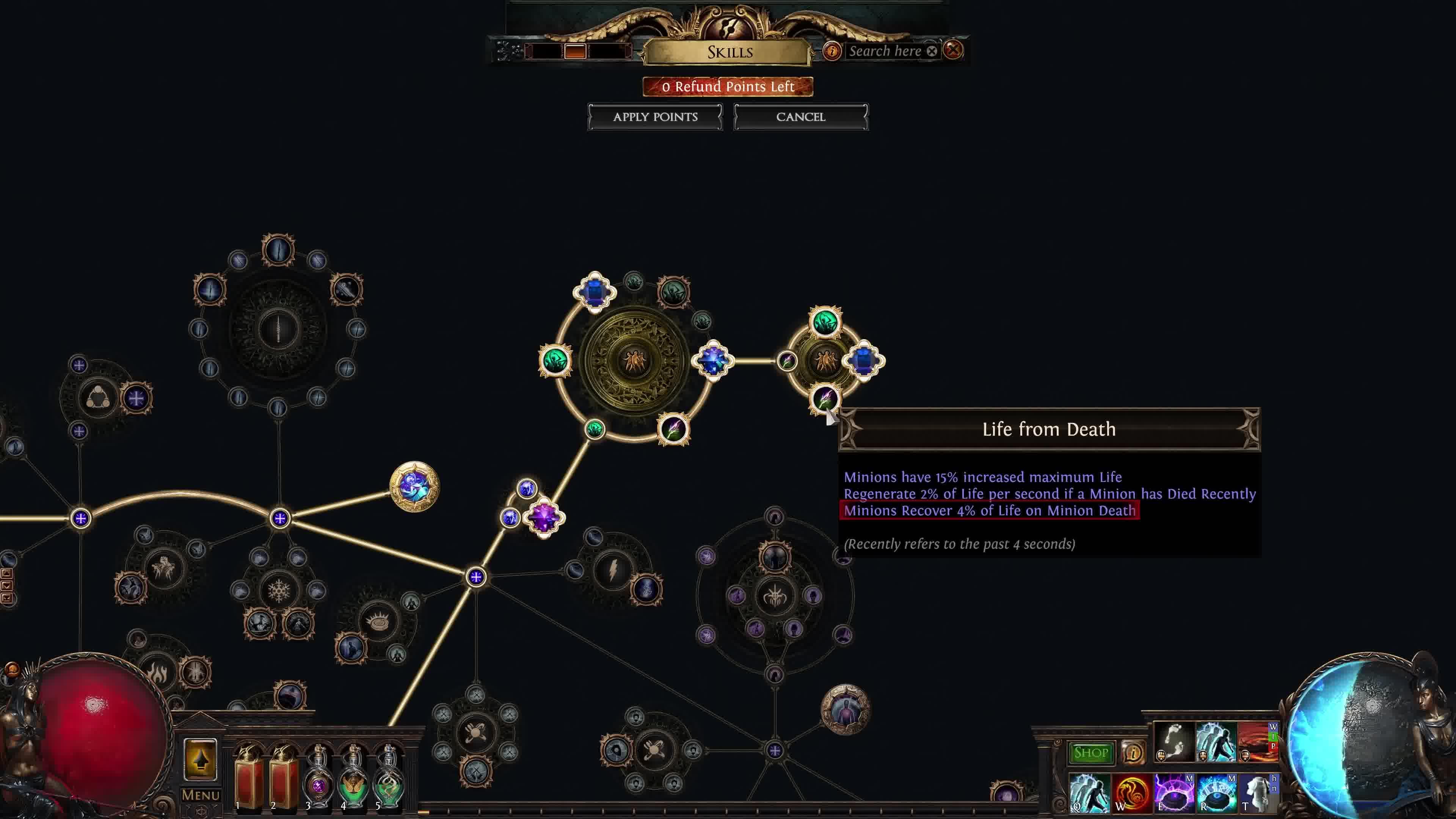1456x819 pixels.
Task: Select the white statue bust skill on T
Action: coord(1258,792)
